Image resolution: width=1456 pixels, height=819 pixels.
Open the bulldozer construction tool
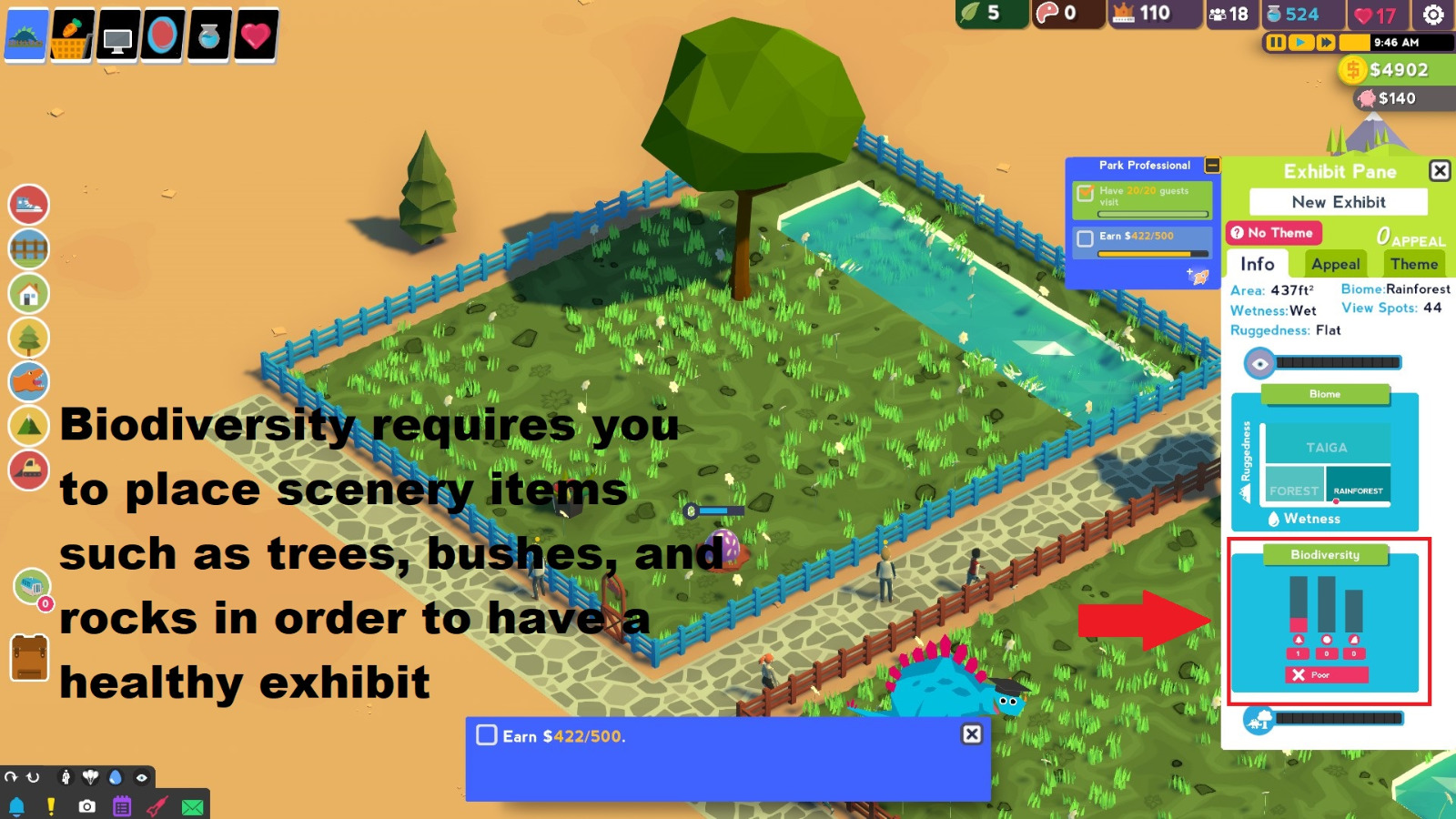pyautogui.click(x=29, y=469)
